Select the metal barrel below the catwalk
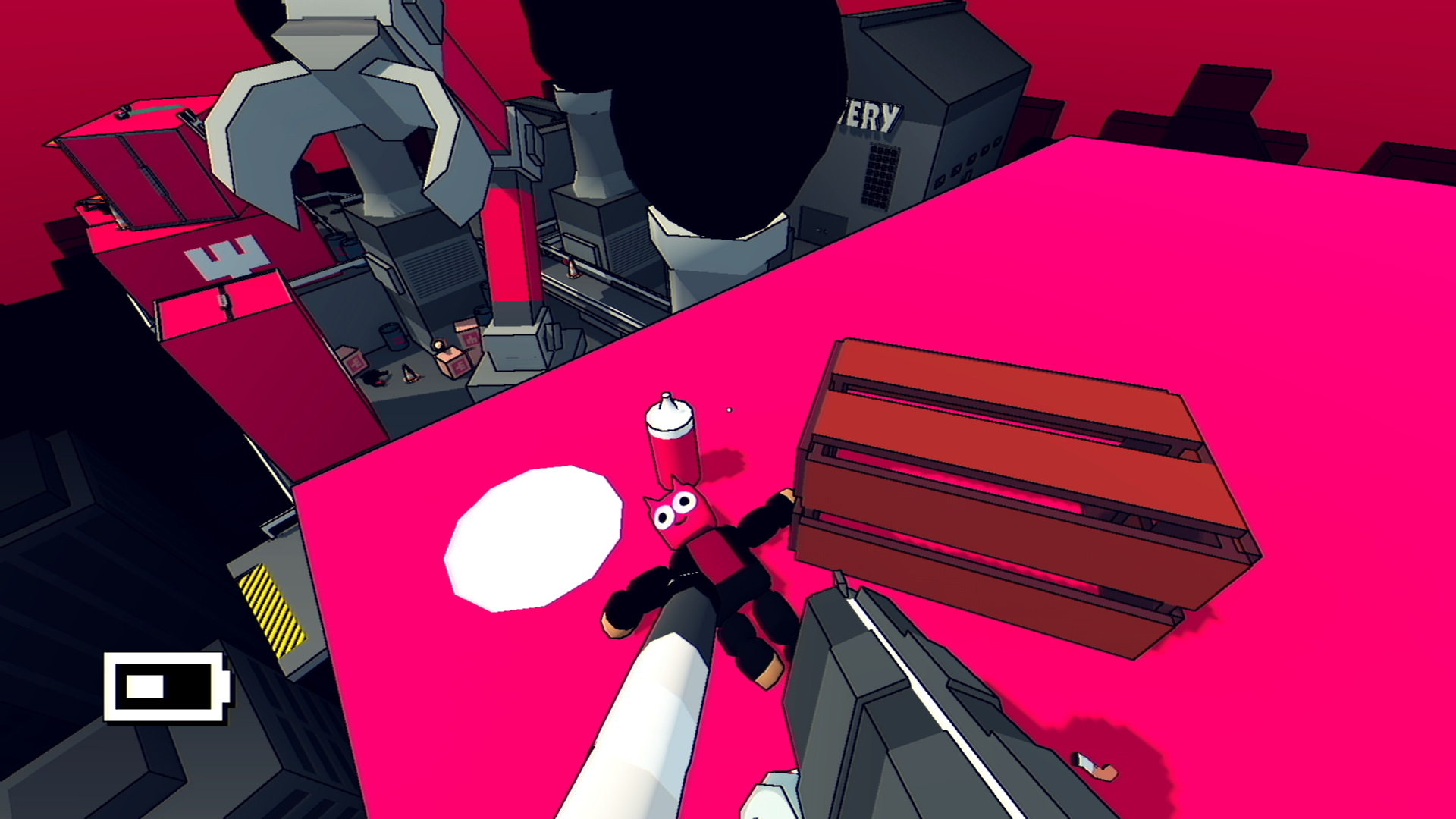This screenshot has width=1456, height=819. pyautogui.click(x=393, y=337)
